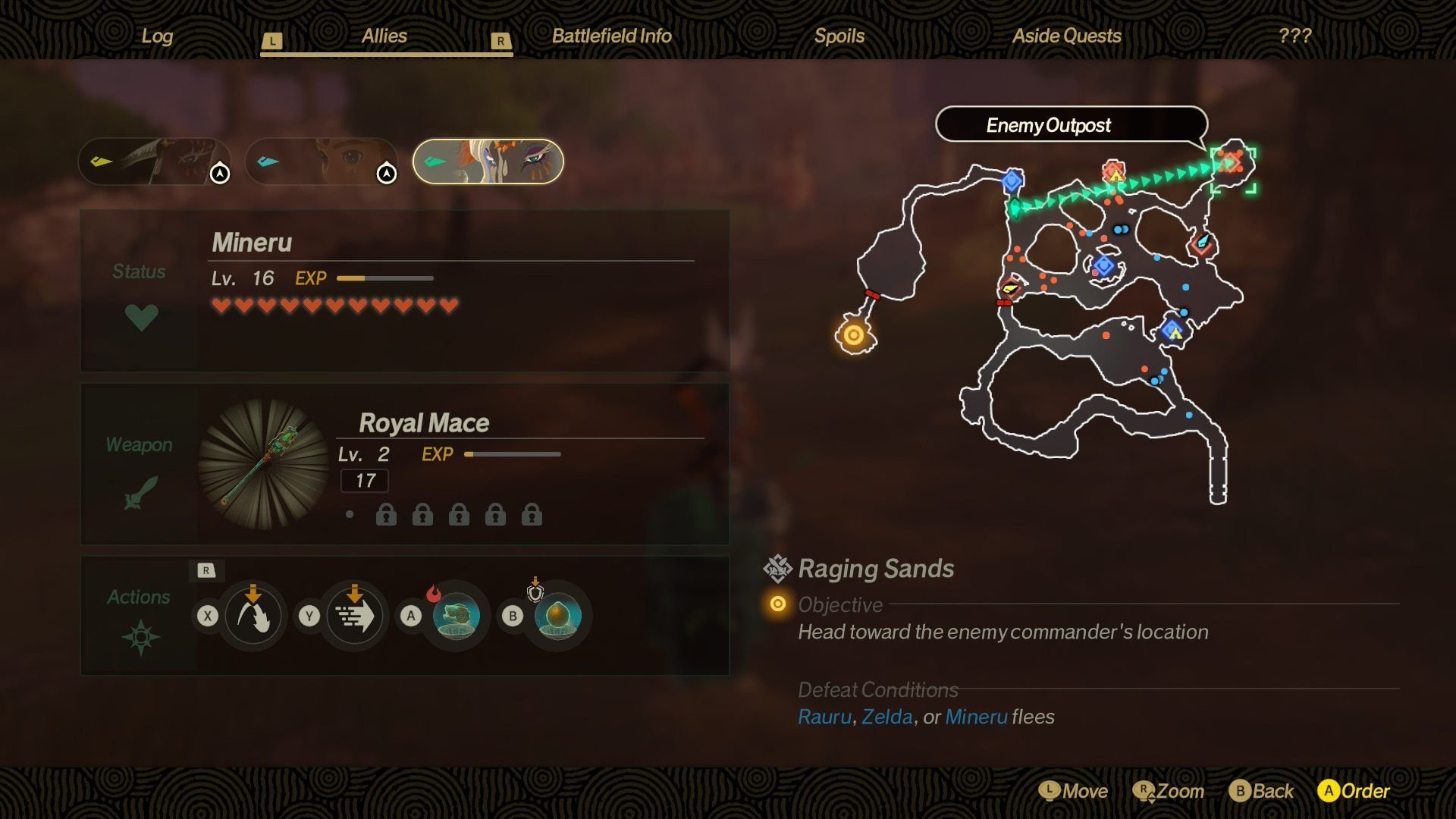Choose the first ally portrait with yellow marker
This screenshot has width=1456, height=819.
(154, 162)
